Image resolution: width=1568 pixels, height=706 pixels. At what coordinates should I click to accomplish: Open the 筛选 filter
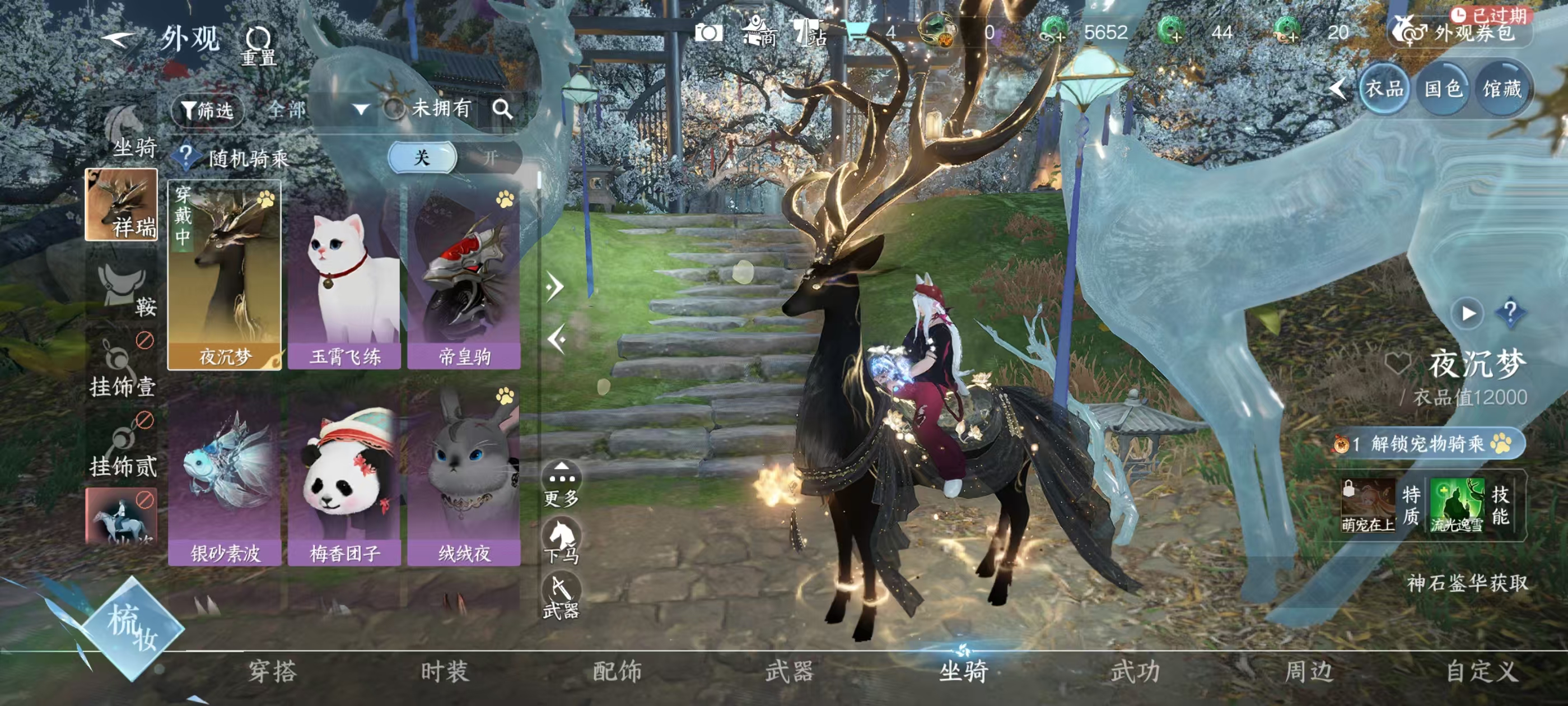[208, 110]
